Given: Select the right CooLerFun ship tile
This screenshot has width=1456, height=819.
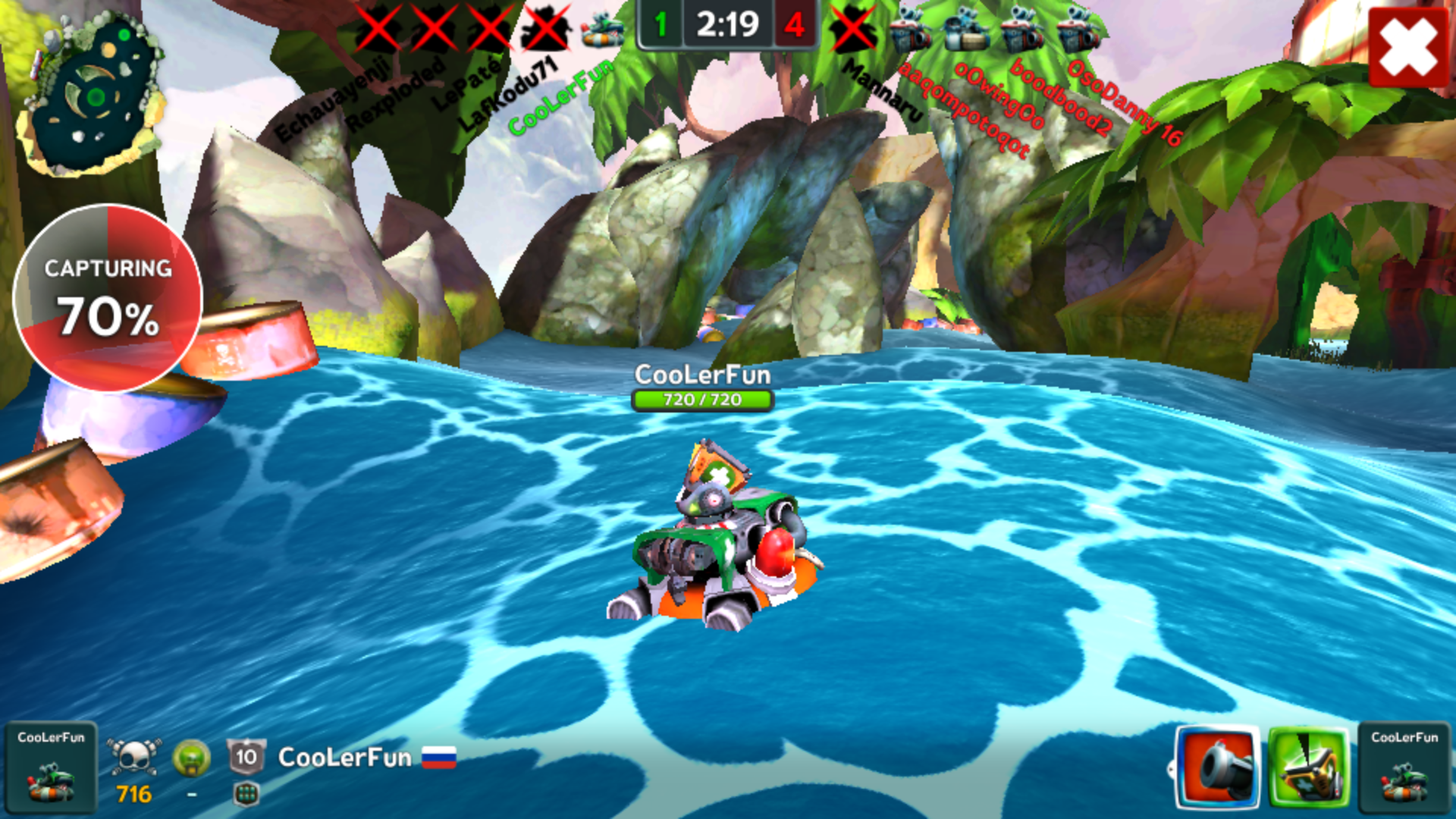Looking at the screenshot, I should (x=1404, y=767).
